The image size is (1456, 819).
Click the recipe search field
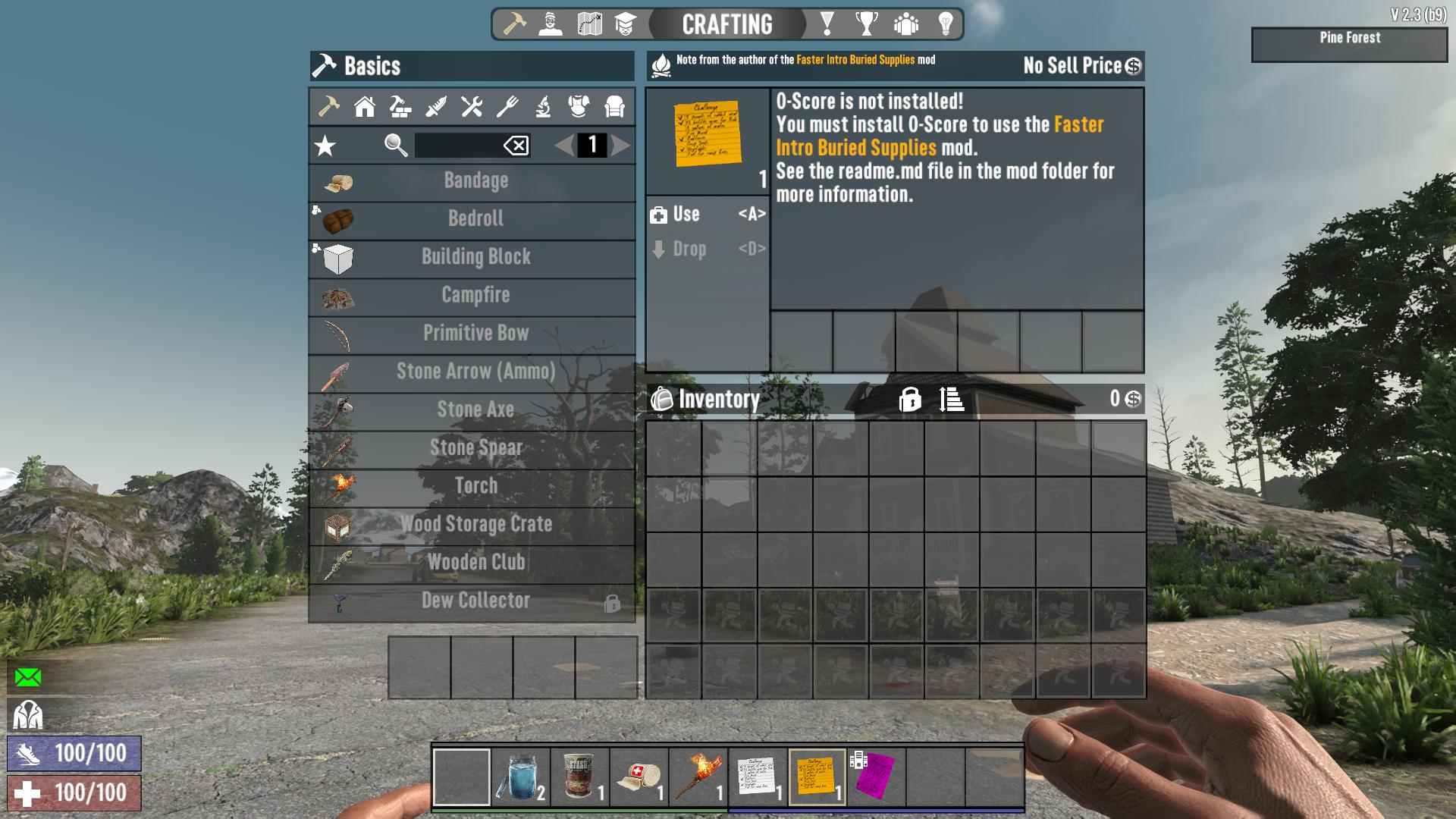point(458,146)
